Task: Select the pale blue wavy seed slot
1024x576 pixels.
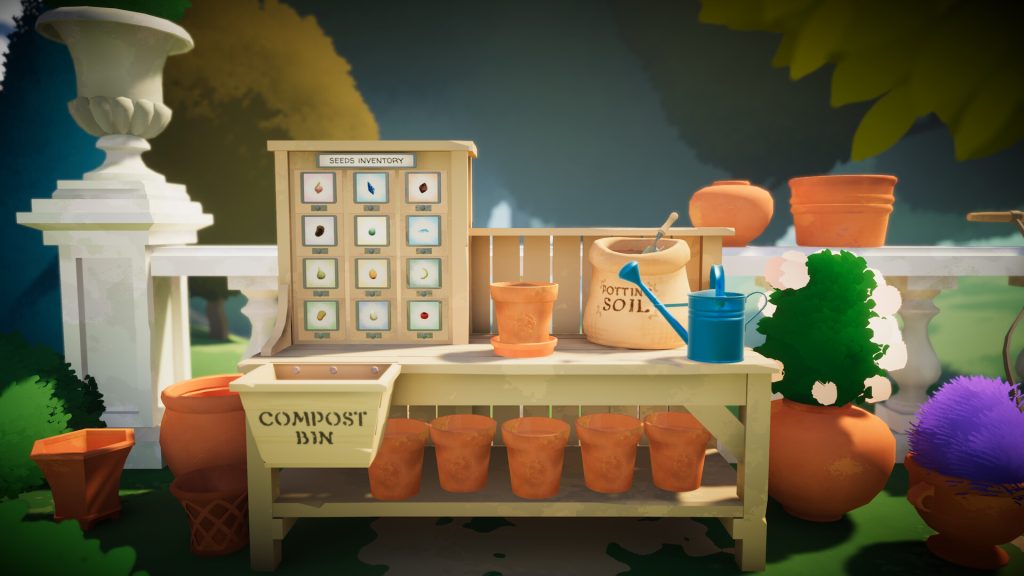Action: point(423,230)
